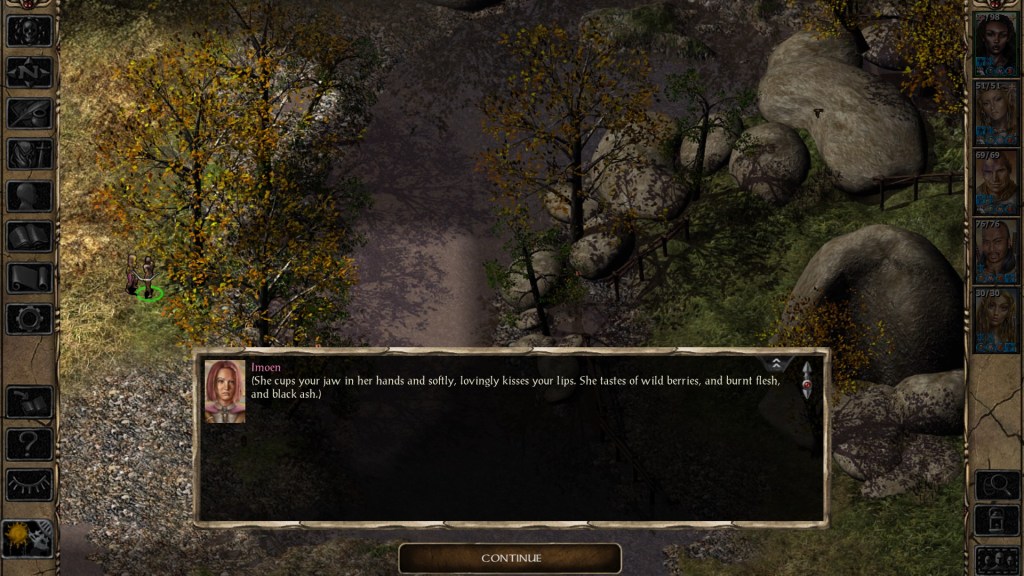Image resolution: width=1024 pixels, height=576 pixels.
Task: Open the options menu with the gear icon
Action: pyautogui.click(x=29, y=319)
